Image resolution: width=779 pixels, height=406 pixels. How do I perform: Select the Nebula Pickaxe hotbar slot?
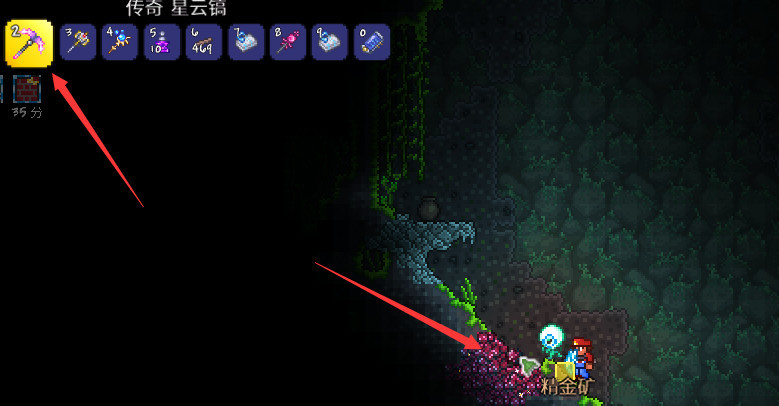(x=29, y=43)
